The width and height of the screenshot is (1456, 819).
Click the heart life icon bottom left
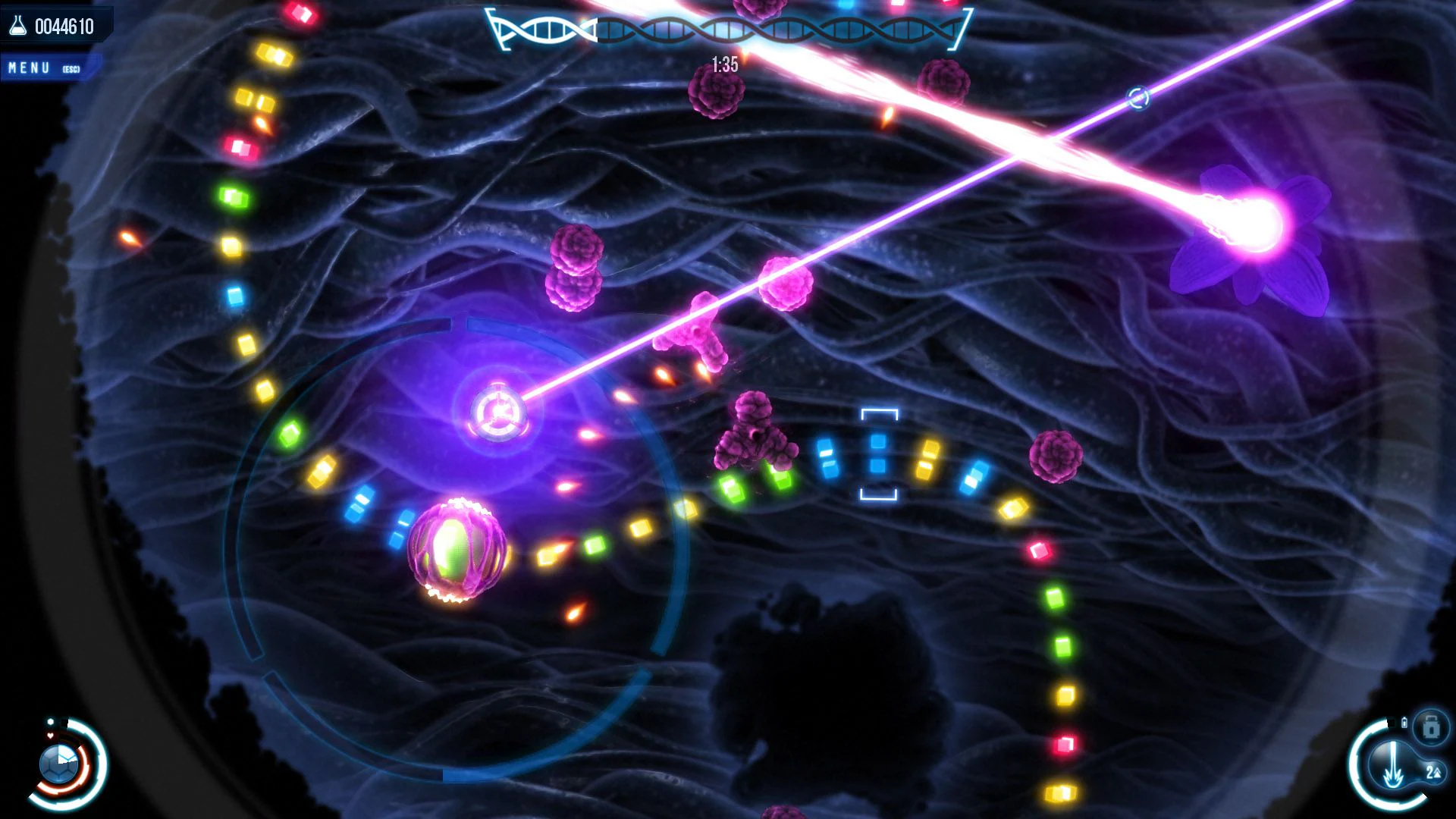[50, 735]
